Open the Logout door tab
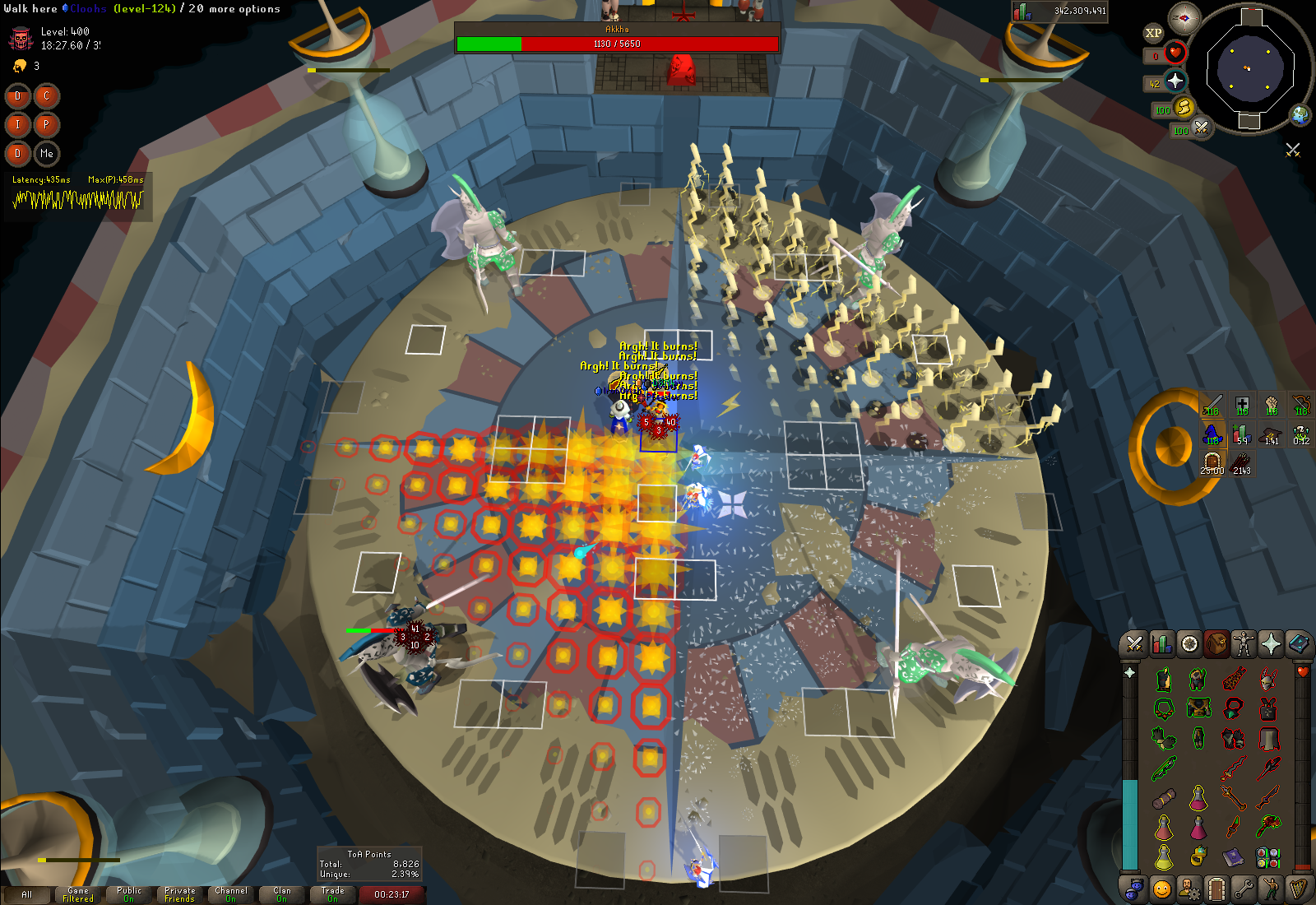The width and height of the screenshot is (1316, 905). pos(1216,889)
